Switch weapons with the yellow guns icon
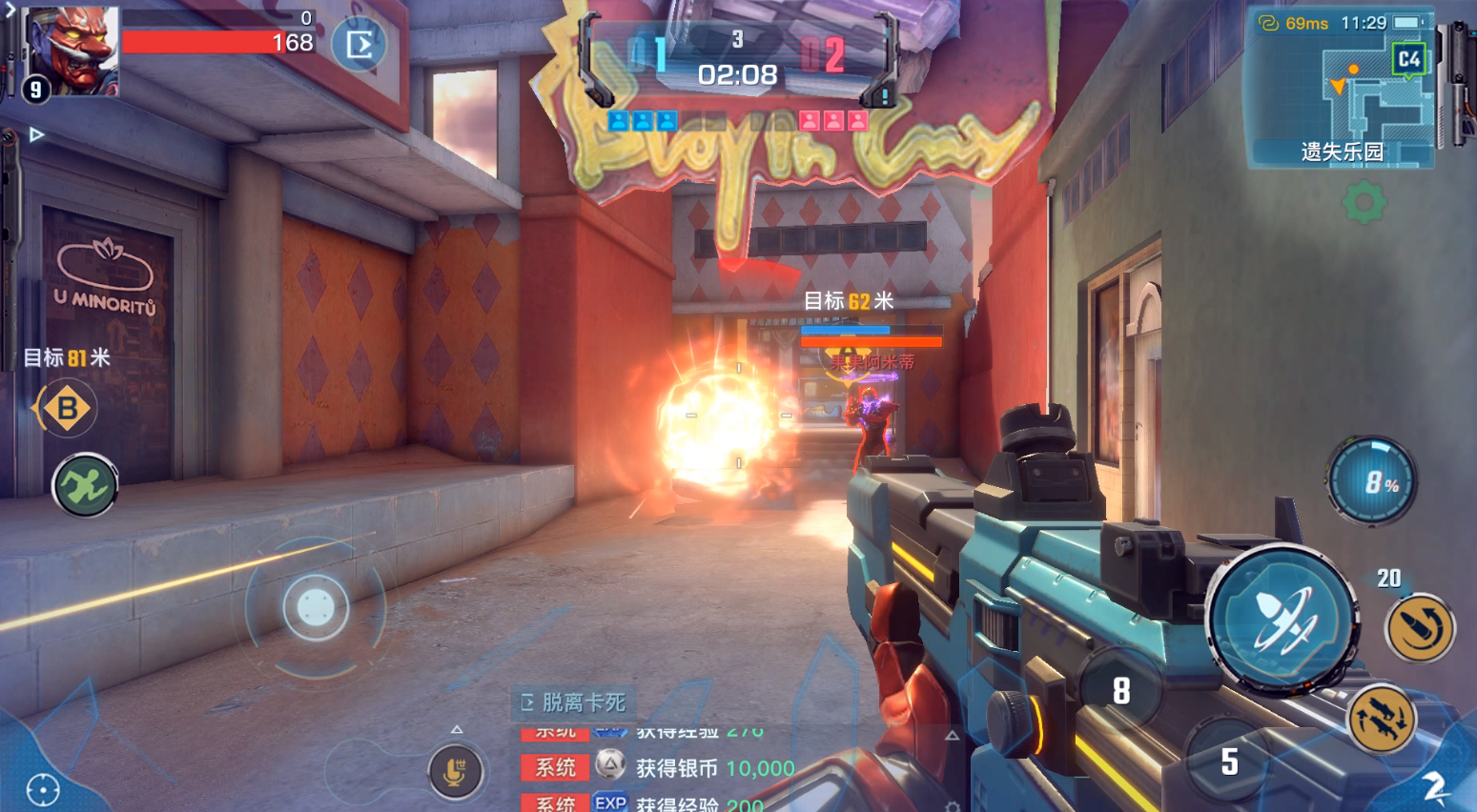The image size is (1477, 812). click(1382, 718)
